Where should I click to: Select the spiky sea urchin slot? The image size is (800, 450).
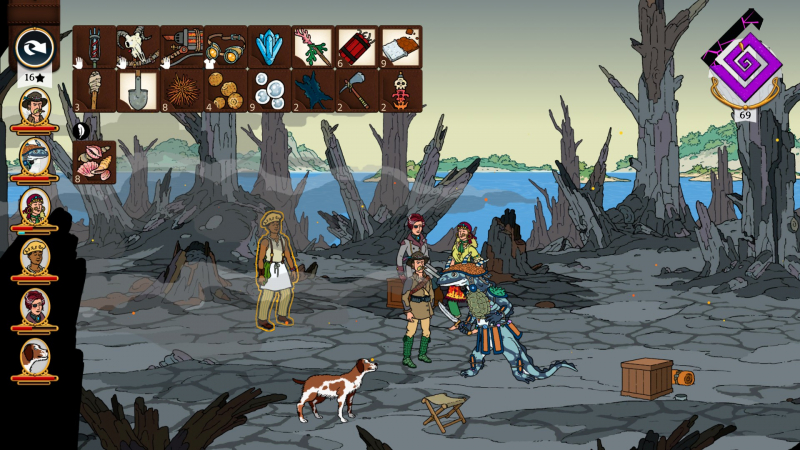pyautogui.click(x=182, y=91)
